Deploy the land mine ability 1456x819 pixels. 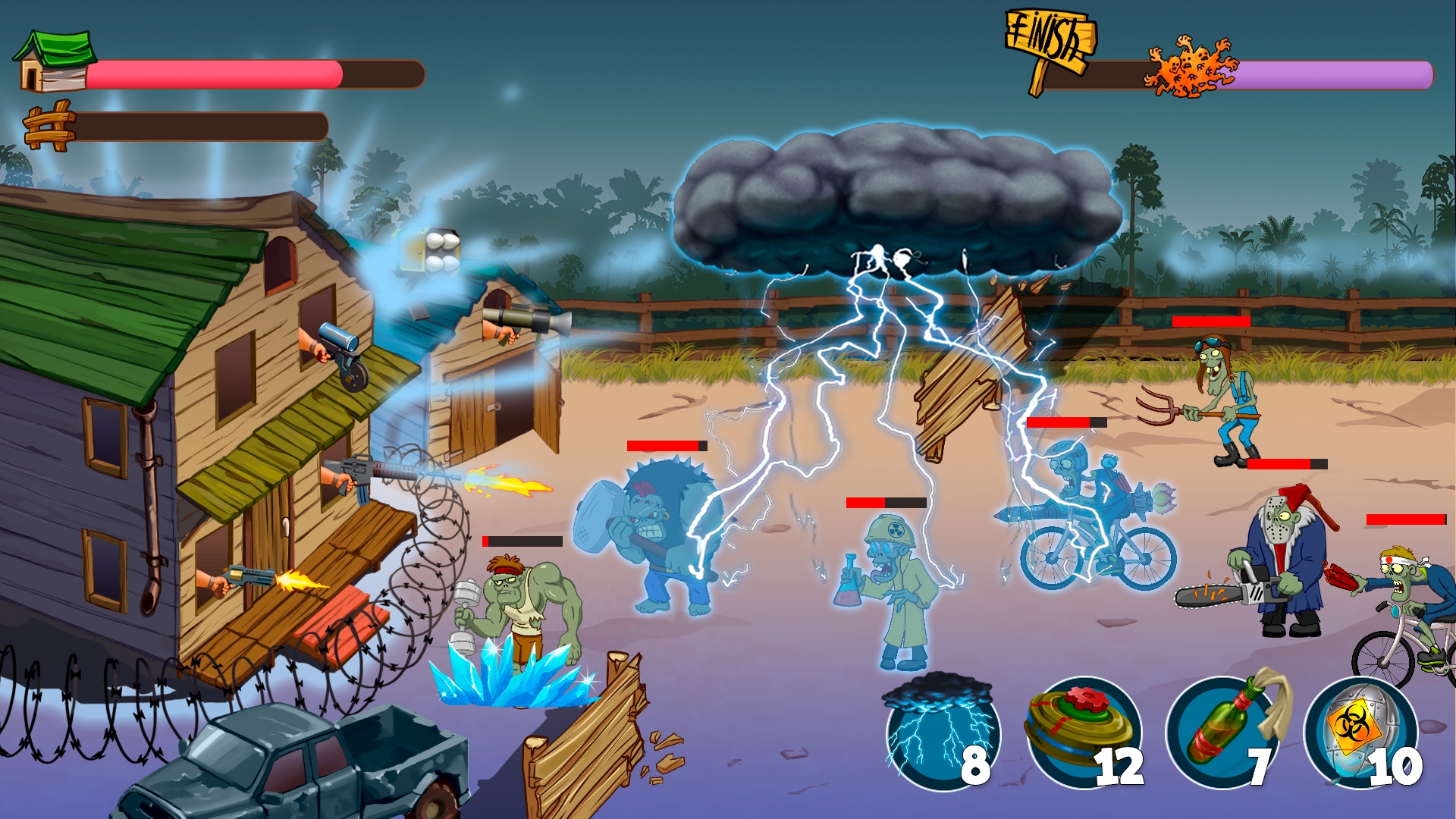(1082, 733)
